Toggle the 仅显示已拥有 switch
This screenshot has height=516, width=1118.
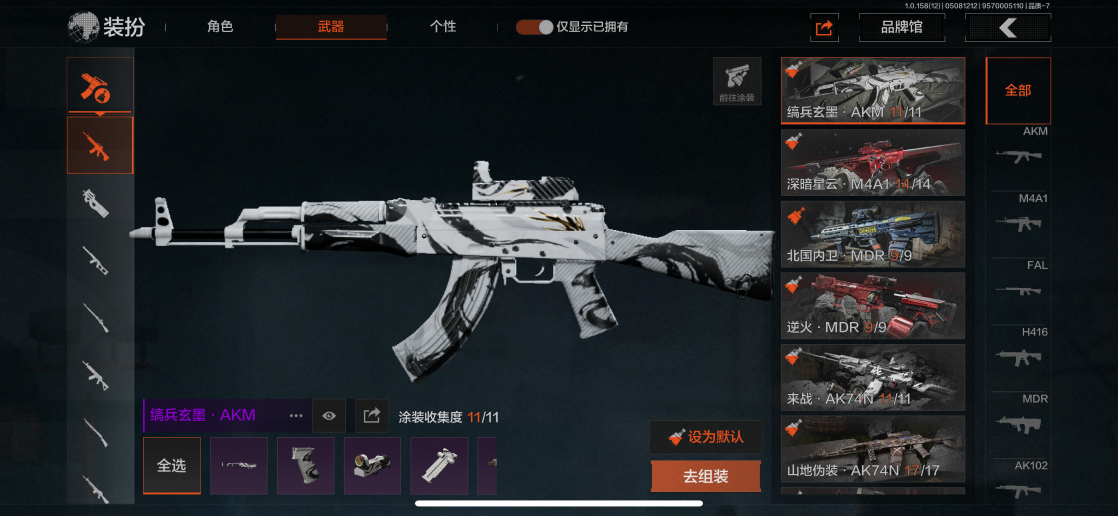(x=535, y=27)
